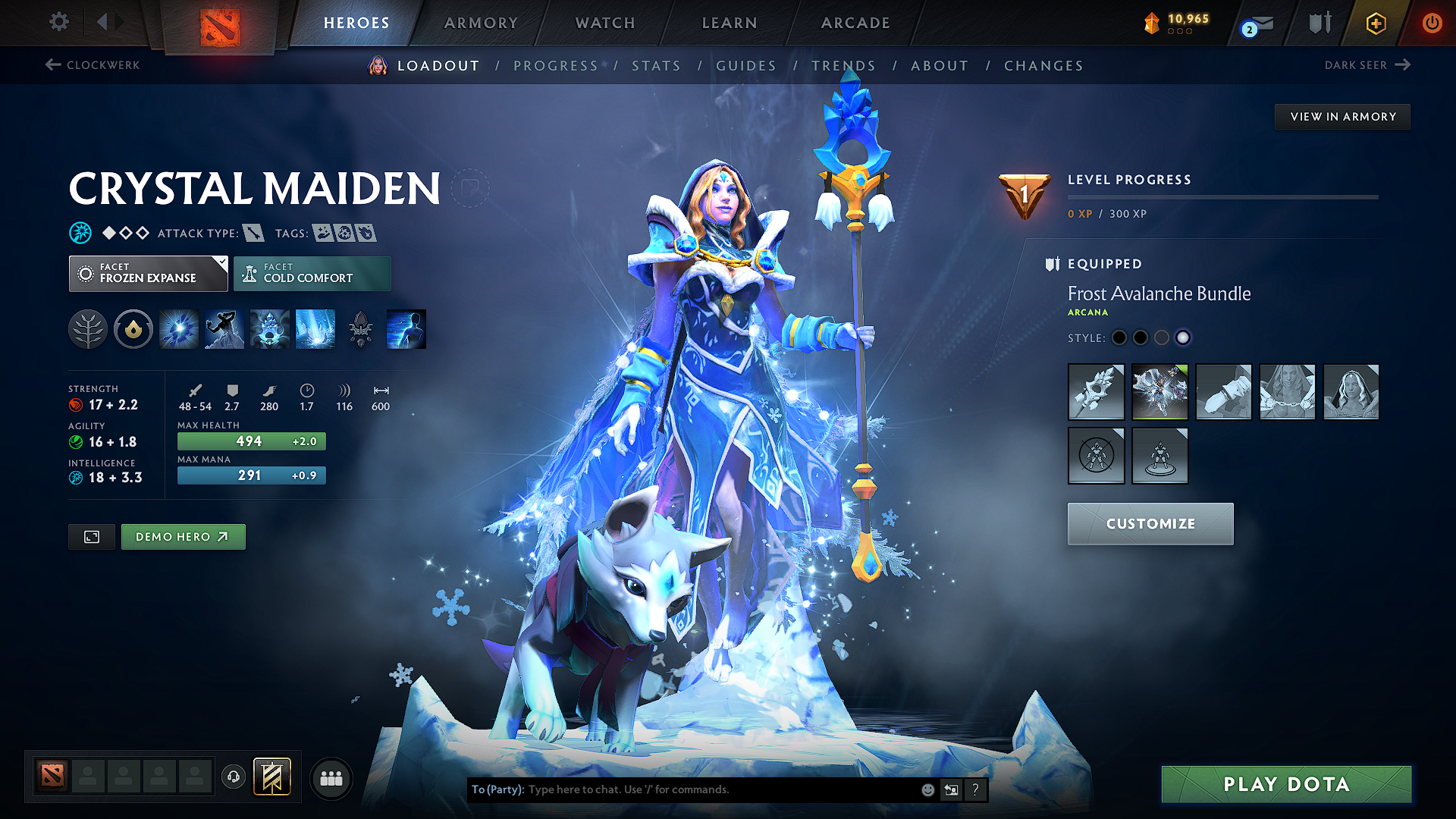
Task: Open the hero Talent Tree icon
Action: tap(88, 328)
